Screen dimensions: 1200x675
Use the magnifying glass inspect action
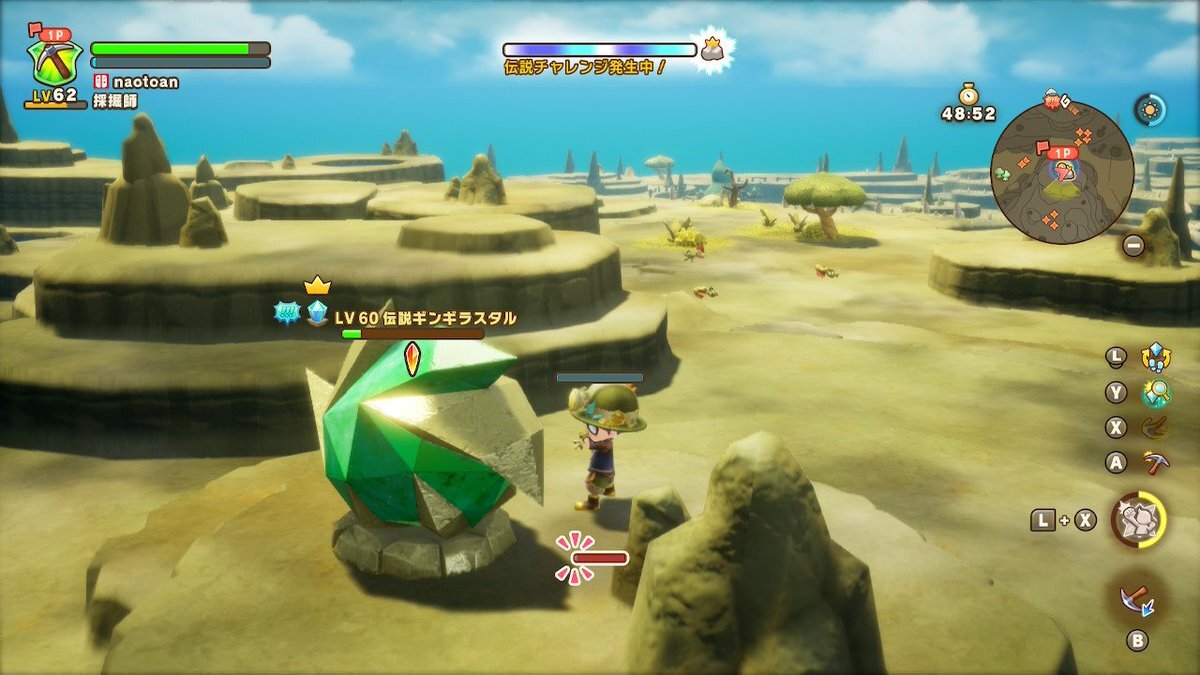tap(1156, 393)
